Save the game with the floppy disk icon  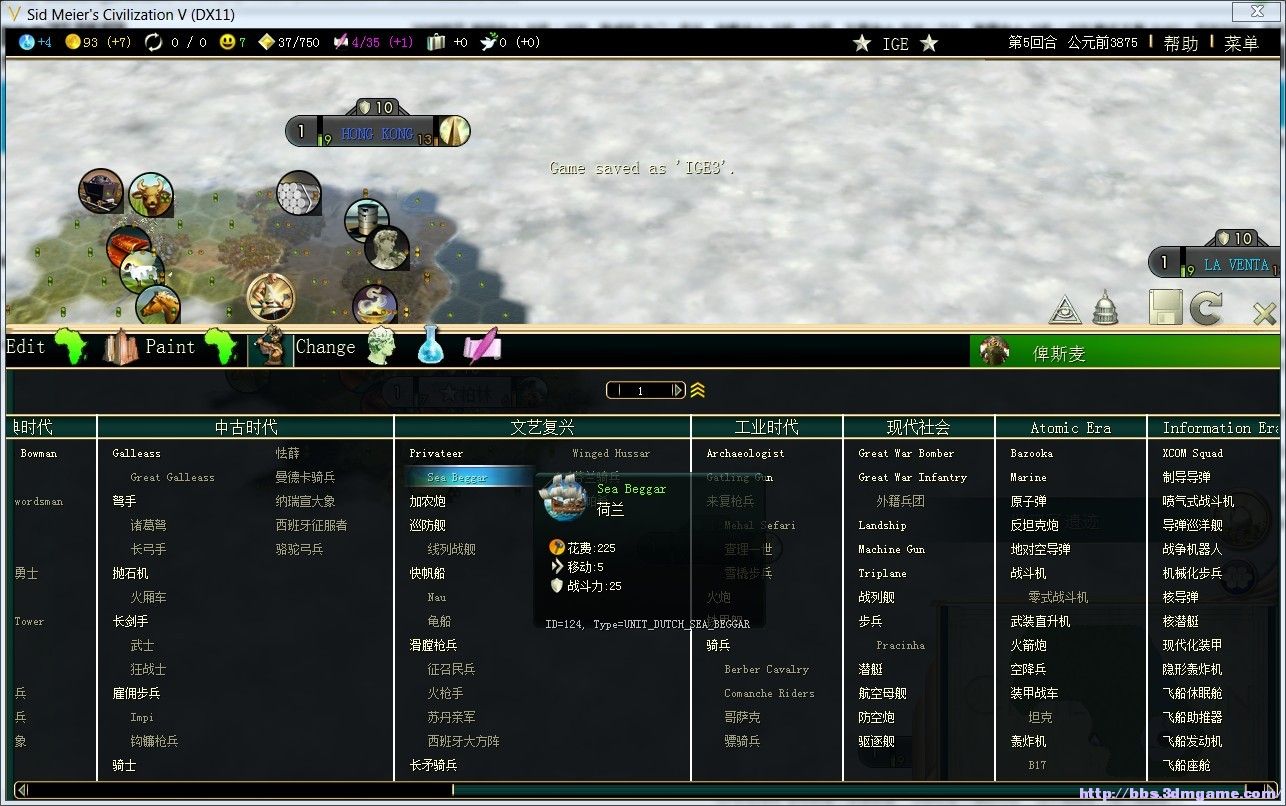(x=1165, y=308)
